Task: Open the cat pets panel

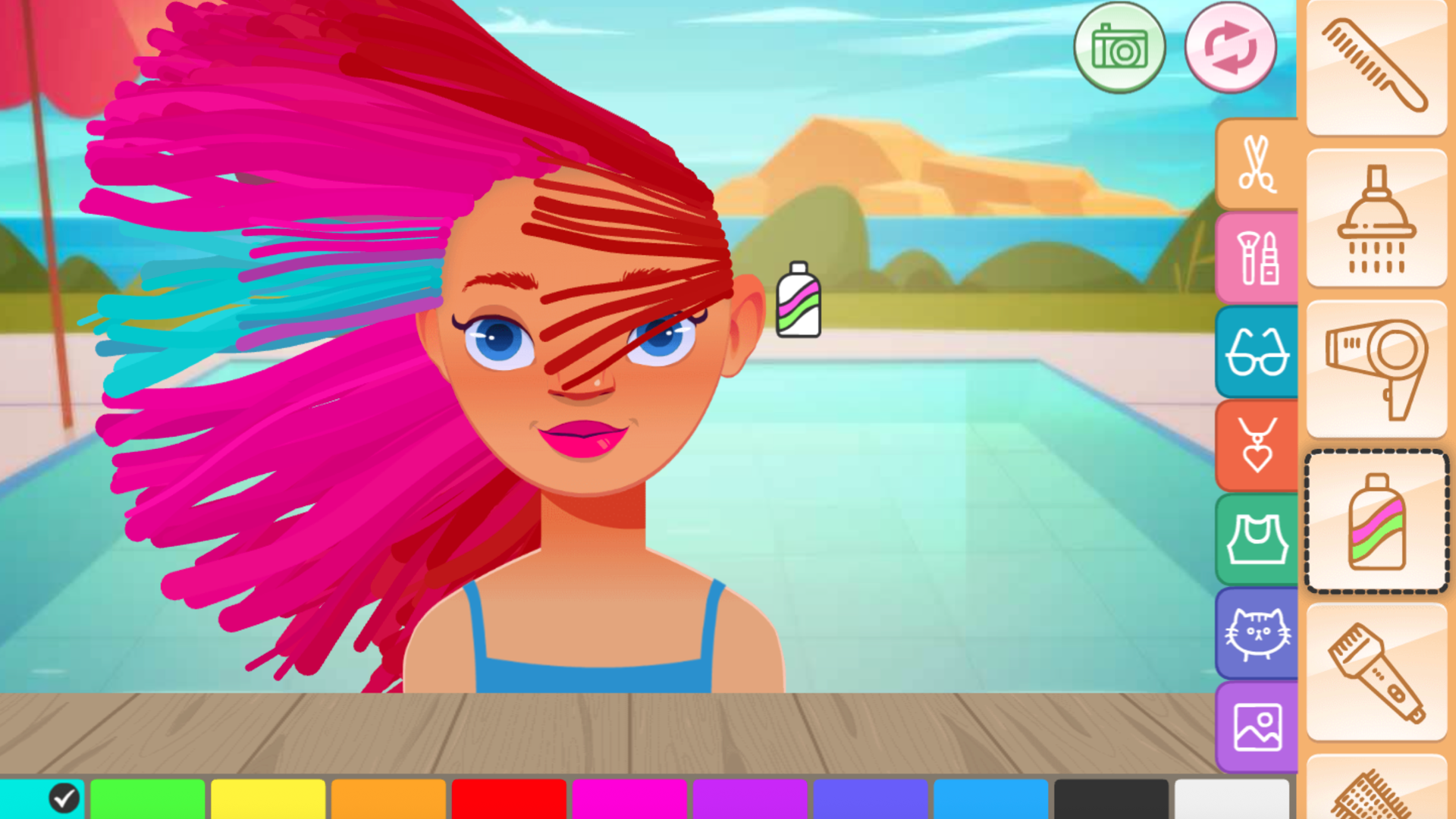Action: pyautogui.click(x=1257, y=631)
